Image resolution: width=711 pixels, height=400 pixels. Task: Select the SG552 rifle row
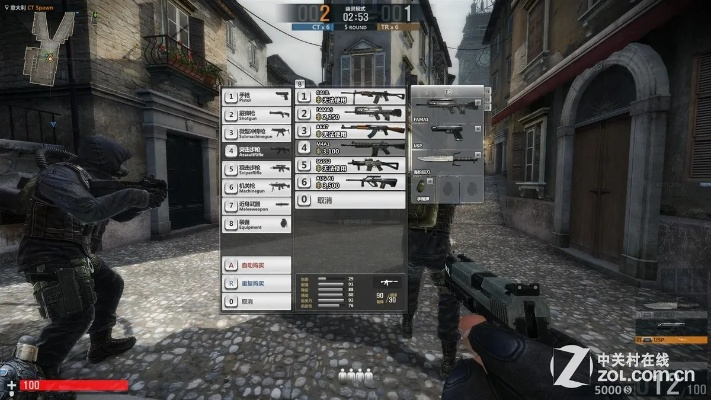(x=349, y=166)
